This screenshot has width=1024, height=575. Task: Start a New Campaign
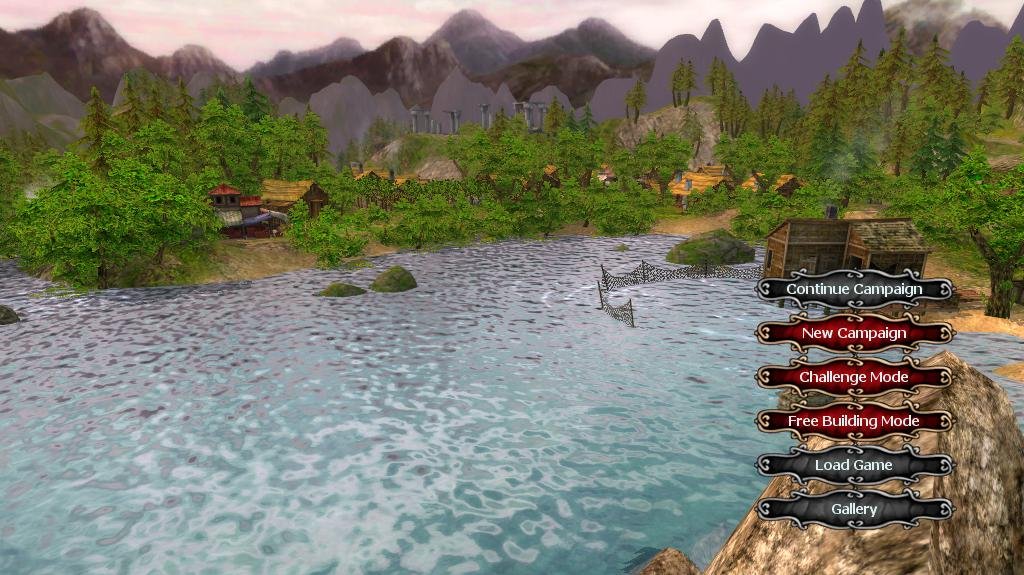pos(854,333)
